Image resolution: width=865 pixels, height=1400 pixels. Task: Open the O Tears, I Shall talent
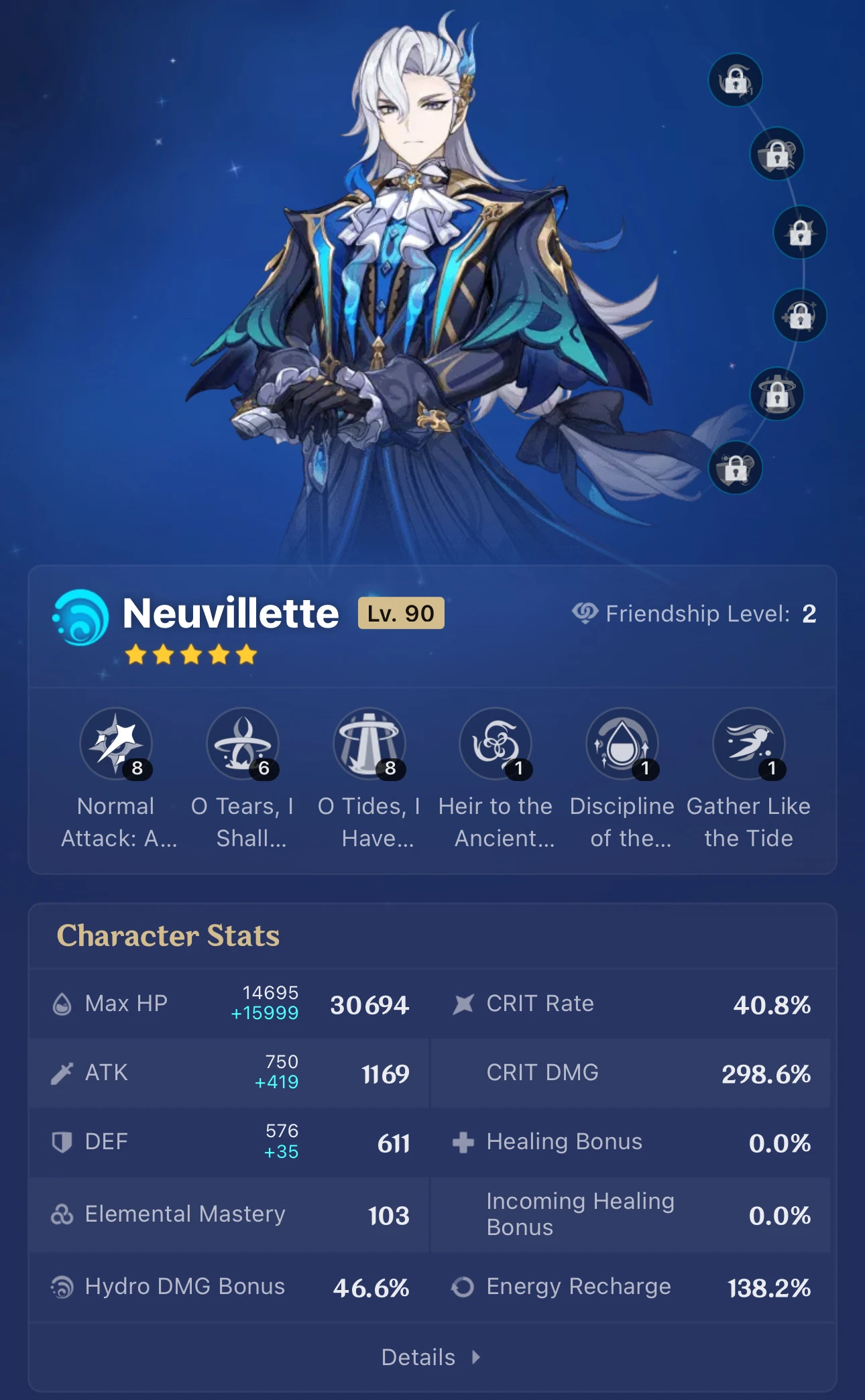(243, 744)
